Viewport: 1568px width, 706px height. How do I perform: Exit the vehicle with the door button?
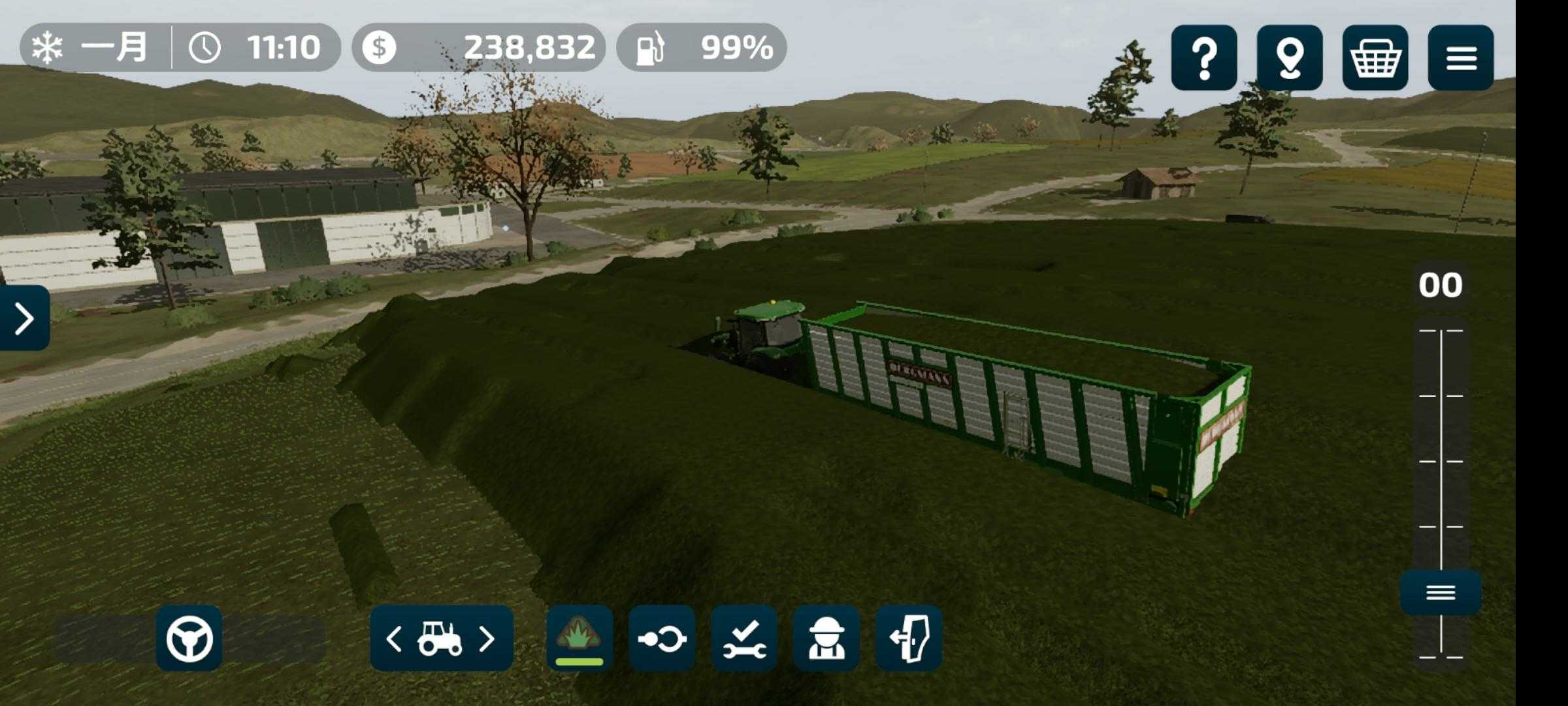(x=909, y=638)
